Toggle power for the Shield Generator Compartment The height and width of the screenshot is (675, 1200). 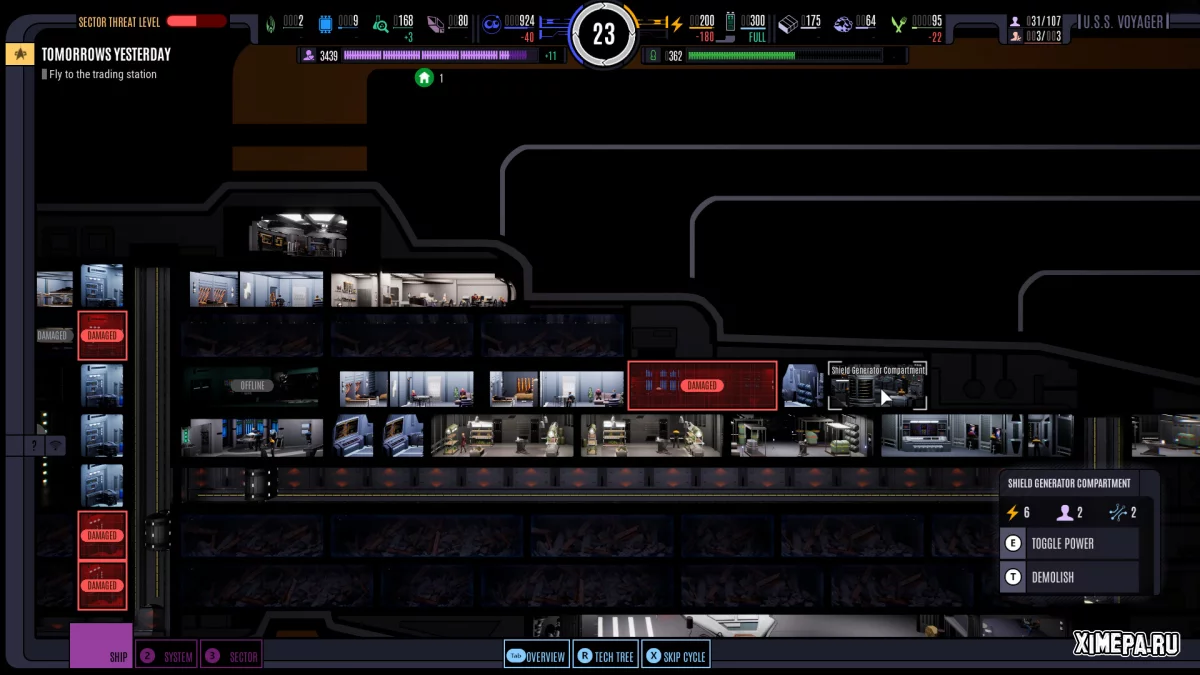(x=1070, y=544)
